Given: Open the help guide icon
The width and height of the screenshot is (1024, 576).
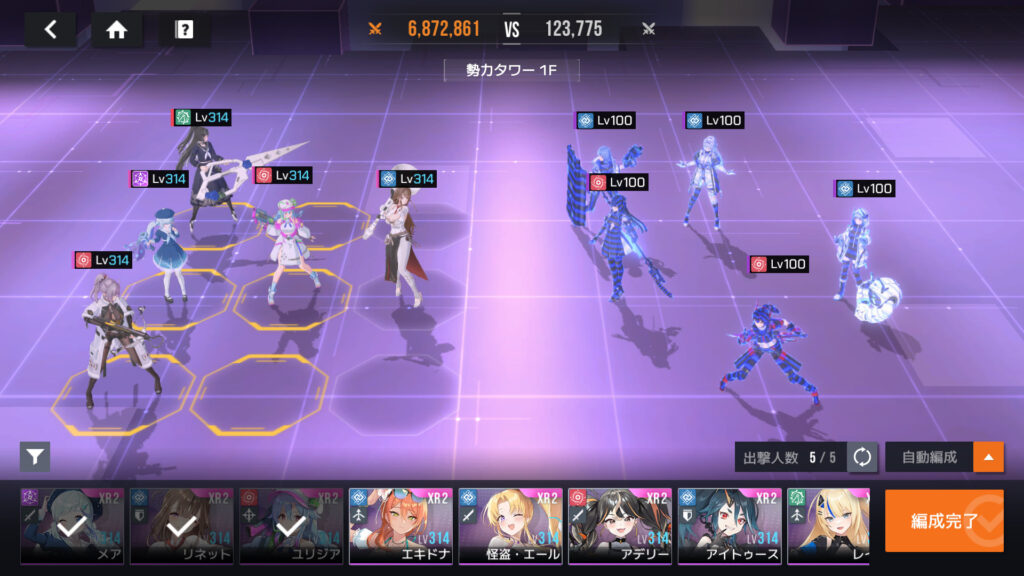Looking at the screenshot, I should (184, 29).
